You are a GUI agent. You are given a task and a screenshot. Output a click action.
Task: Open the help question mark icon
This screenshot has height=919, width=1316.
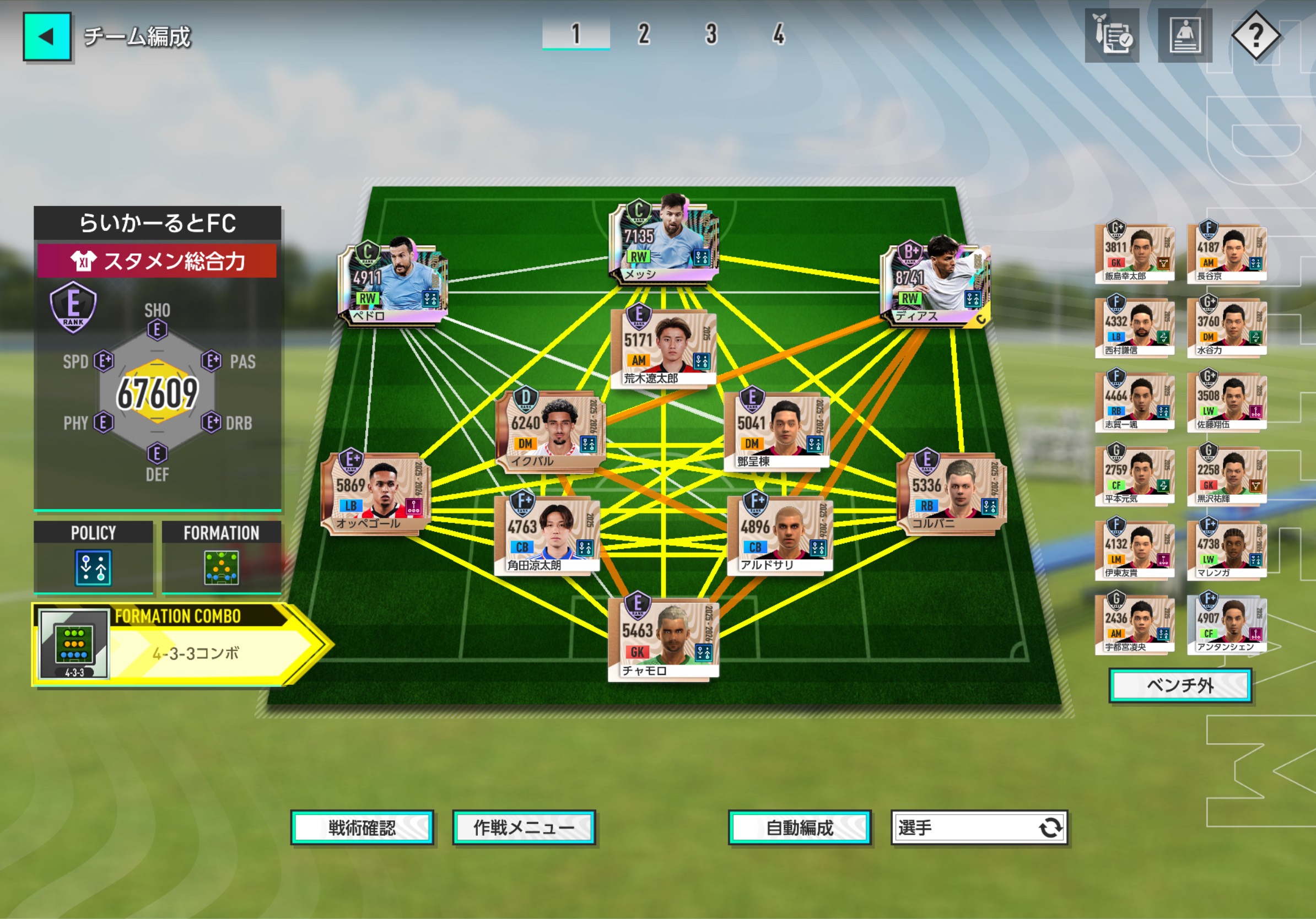(x=1255, y=35)
